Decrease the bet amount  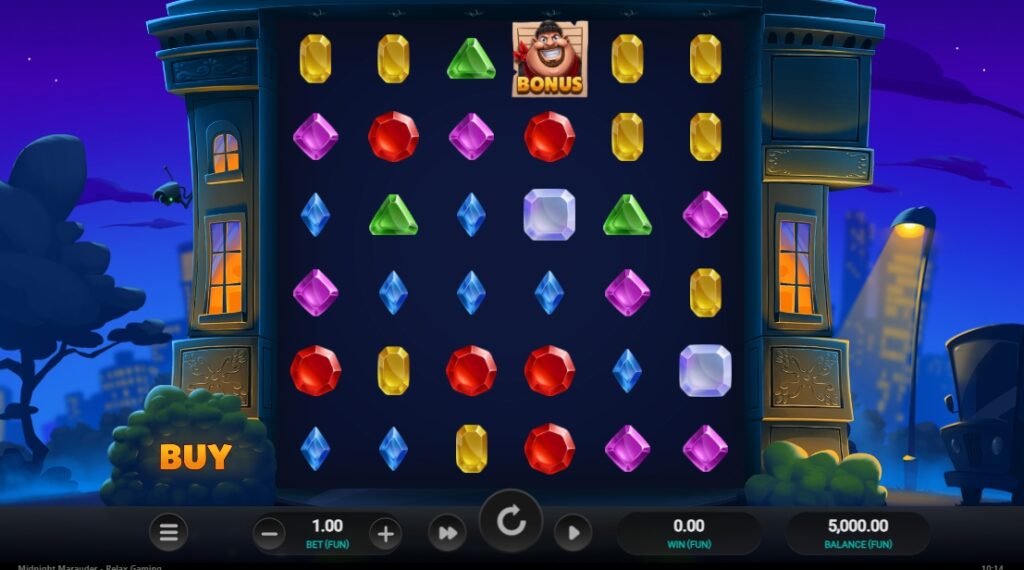(x=268, y=533)
